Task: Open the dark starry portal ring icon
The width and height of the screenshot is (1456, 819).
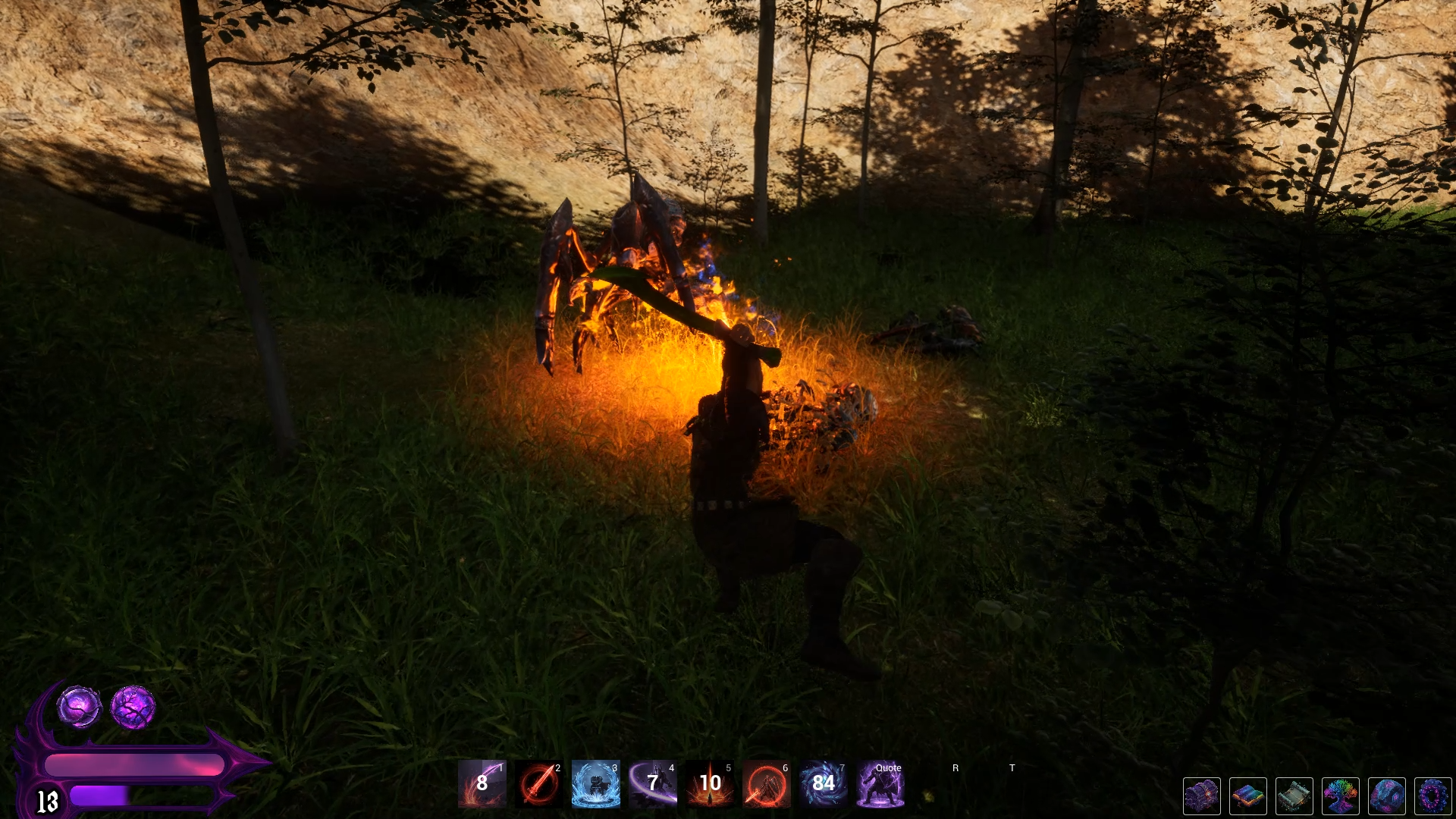Action: pyautogui.click(x=1432, y=796)
